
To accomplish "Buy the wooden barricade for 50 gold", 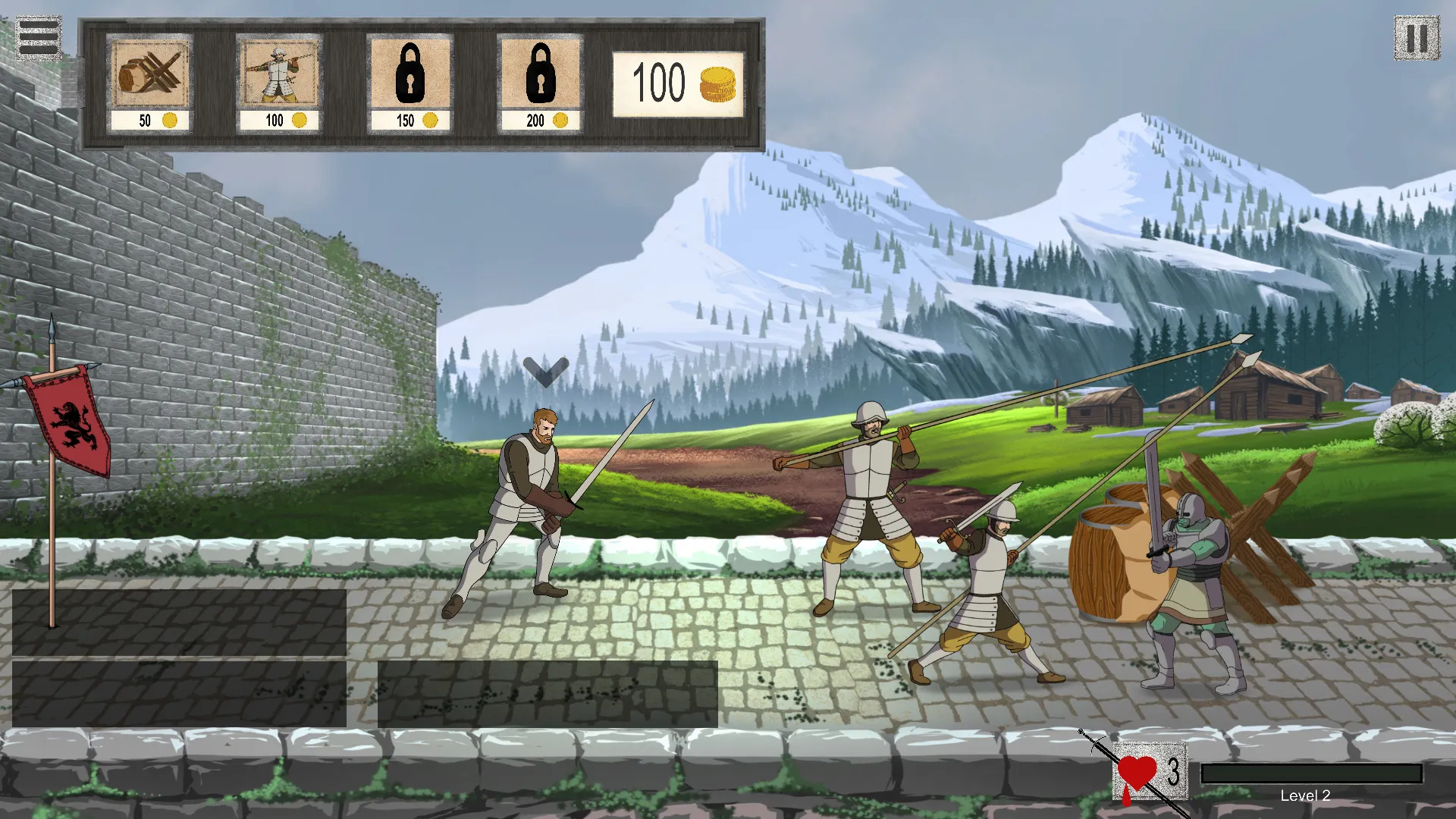I will pos(149,83).
